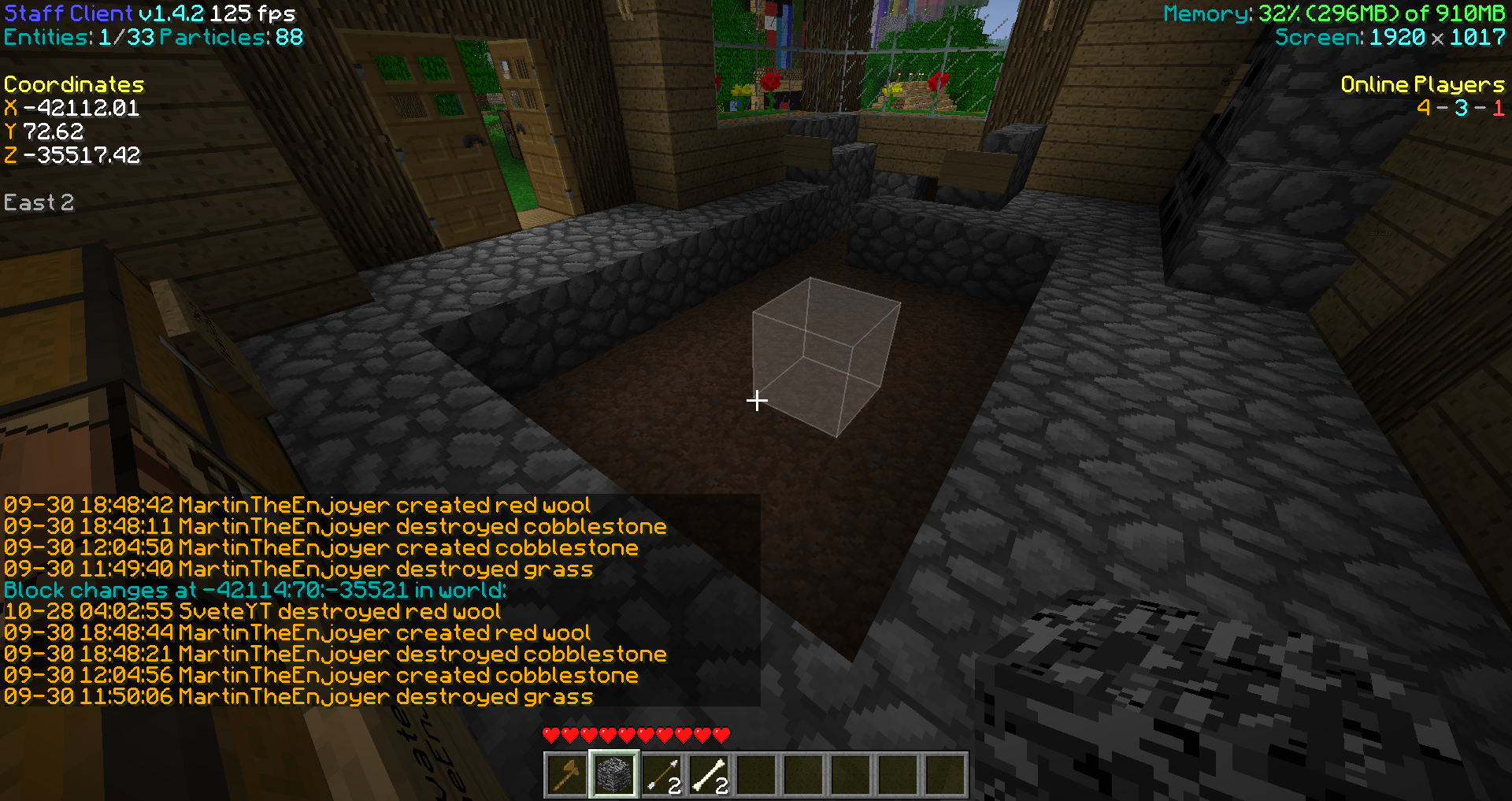This screenshot has width=1512, height=801.
Task: Select the wooden axe hotbar slot
Action: click(x=566, y=775)
